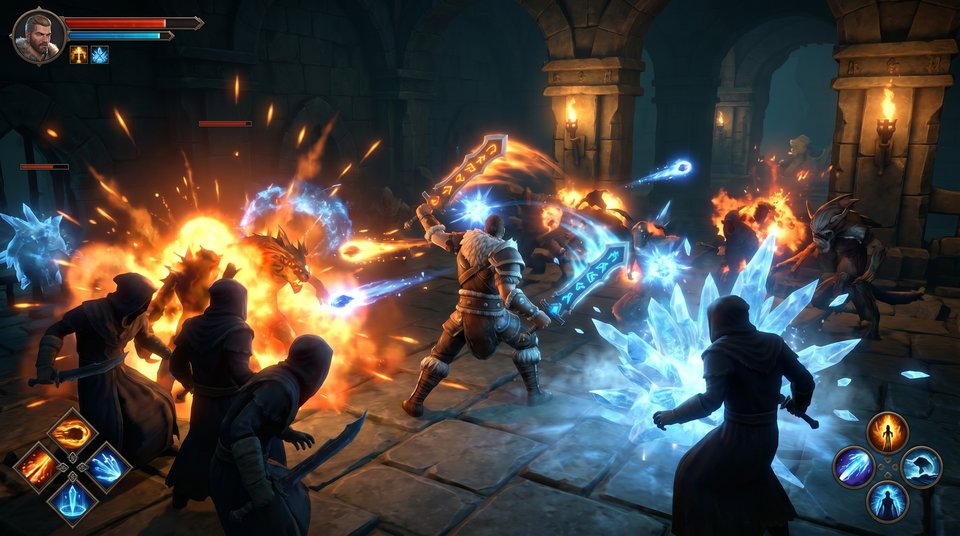Activate the blue glowing figure shield skill
Image resolution: width=960 pixels, height=536 pixels.
[x=887, y=500]
